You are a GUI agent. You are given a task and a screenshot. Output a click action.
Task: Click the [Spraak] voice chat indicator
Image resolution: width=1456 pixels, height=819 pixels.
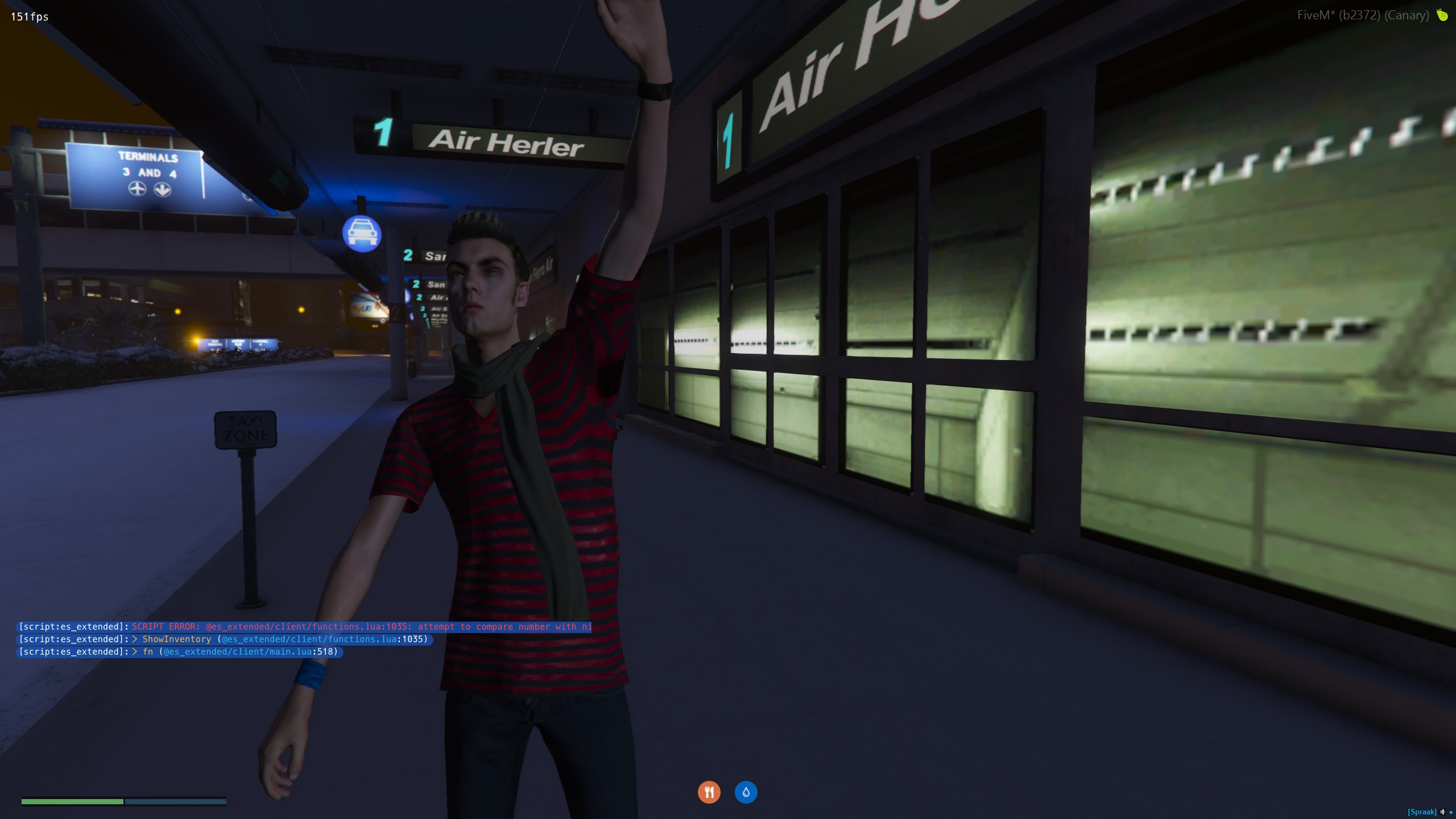(1421, 812)
